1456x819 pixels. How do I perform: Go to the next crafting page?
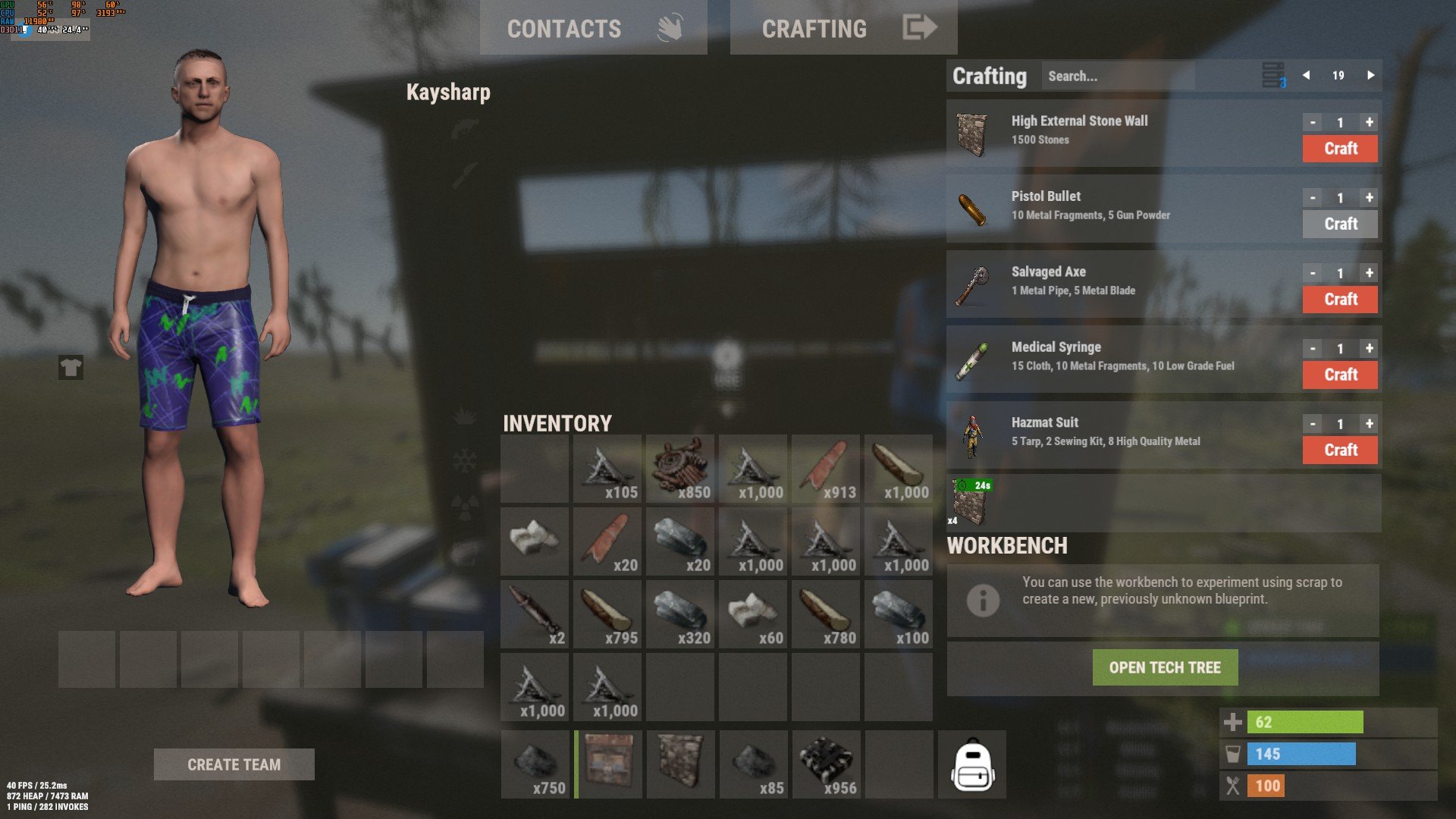[x=1370, y=75]
